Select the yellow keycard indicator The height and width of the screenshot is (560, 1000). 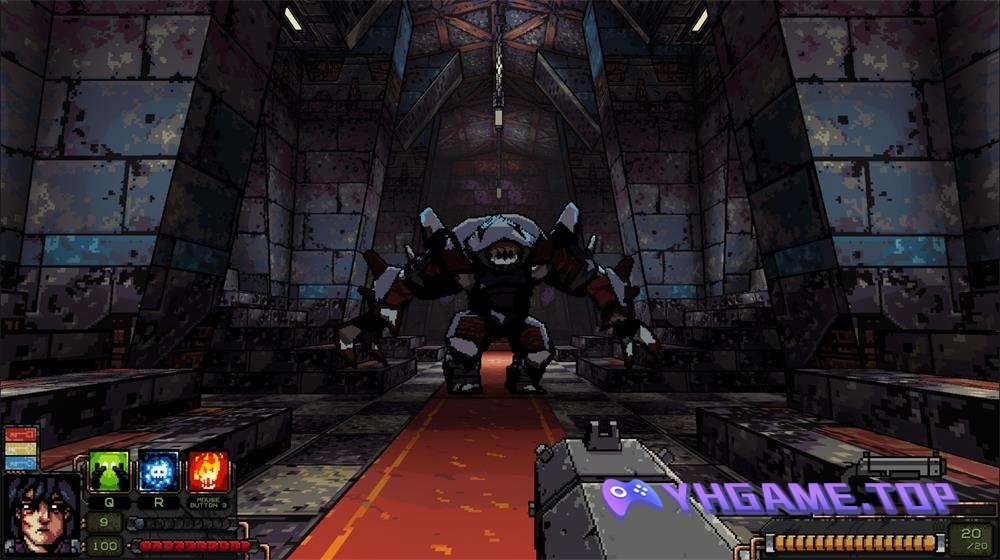[x=20, y=449]
